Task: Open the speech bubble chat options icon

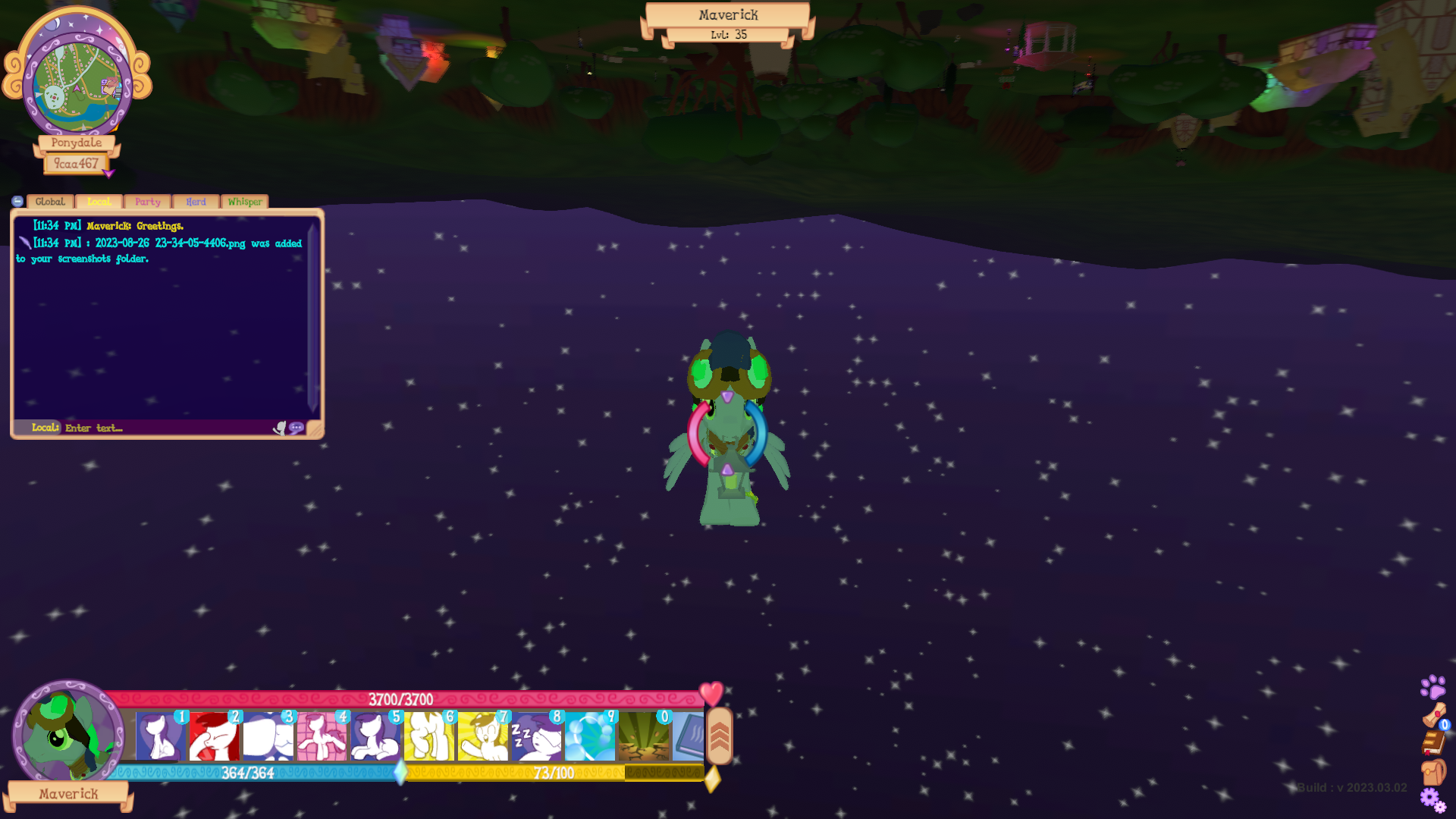Action: pos(297,428)
